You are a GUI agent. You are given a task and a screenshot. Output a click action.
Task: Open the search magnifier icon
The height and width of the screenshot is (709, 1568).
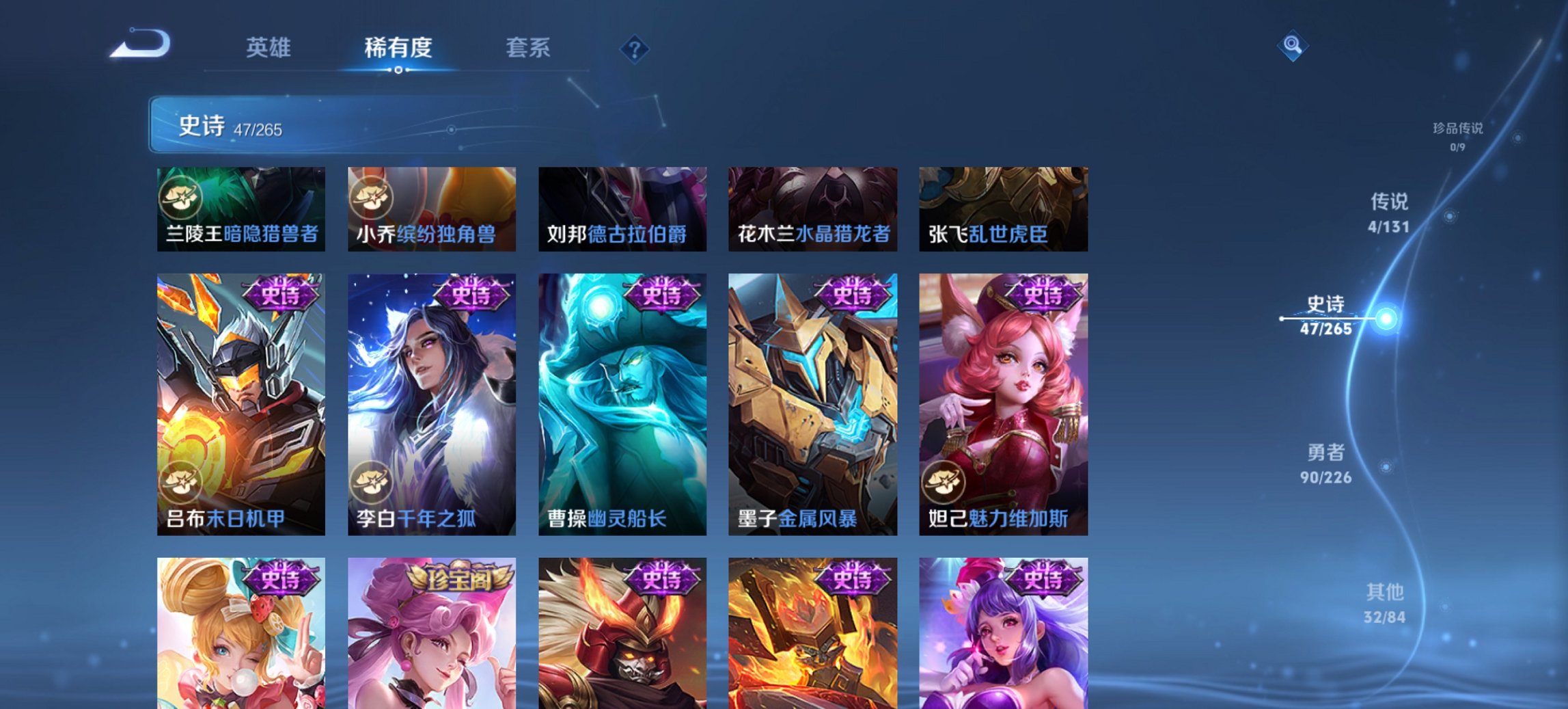[1292, 47]
